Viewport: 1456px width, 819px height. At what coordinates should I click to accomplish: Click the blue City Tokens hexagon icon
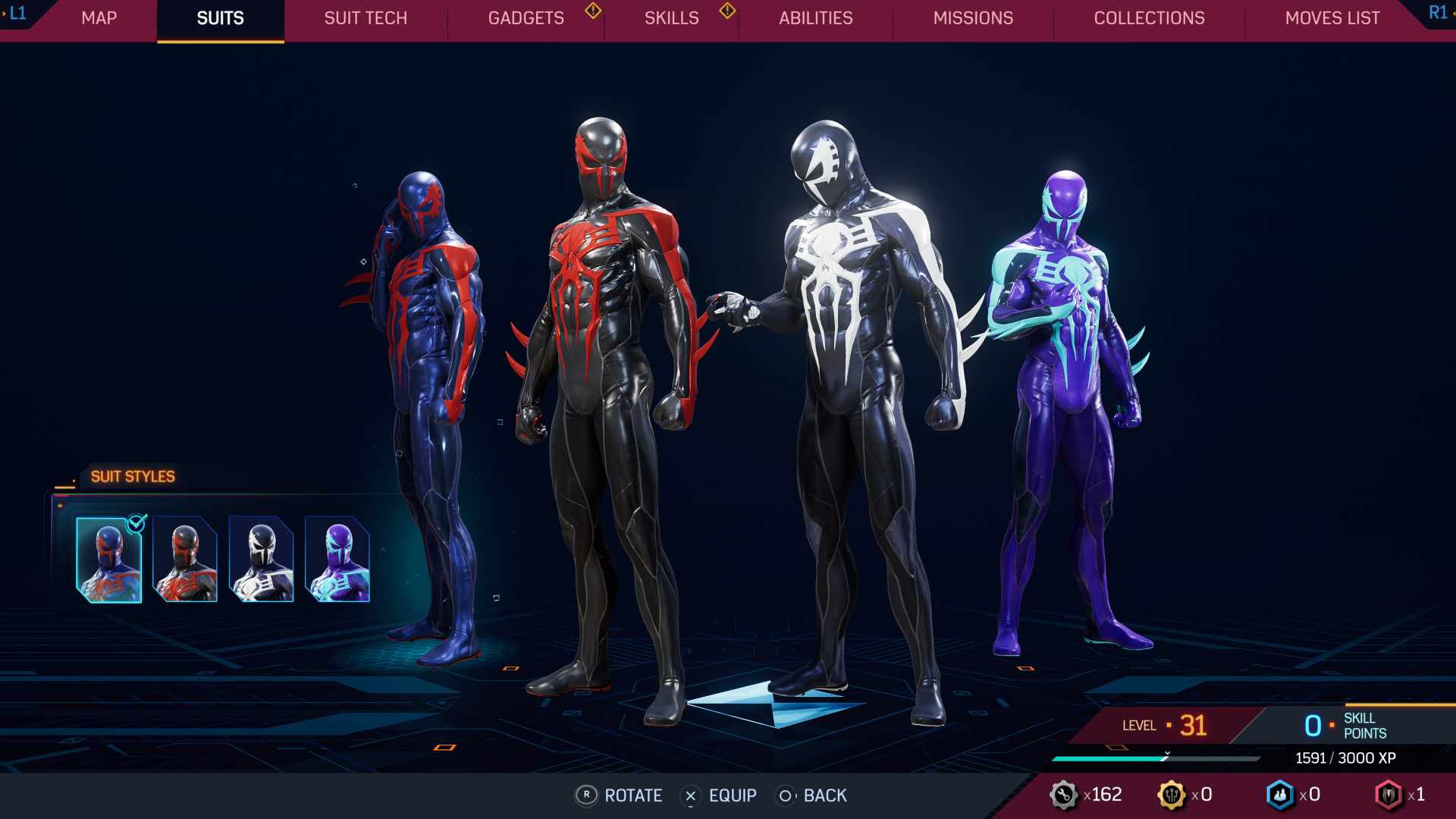1279,795
